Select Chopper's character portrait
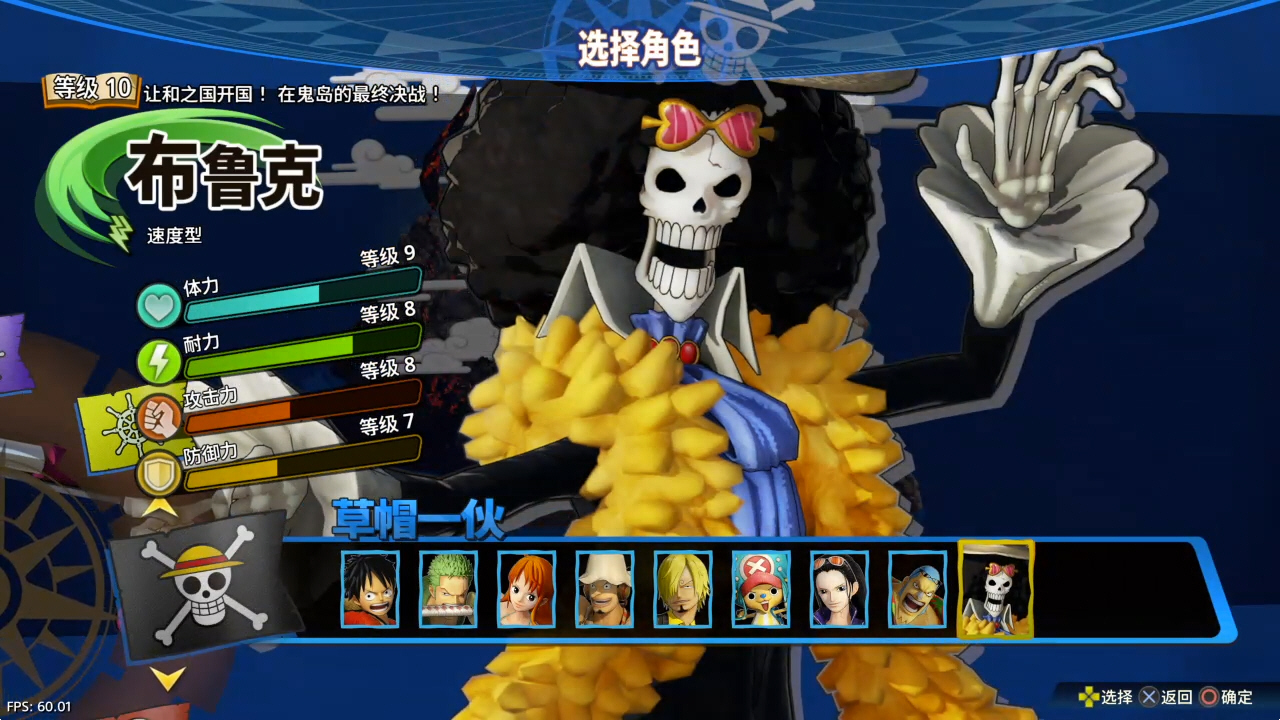This screenshot has height=720, width=1280. click(x=761, y=590)
